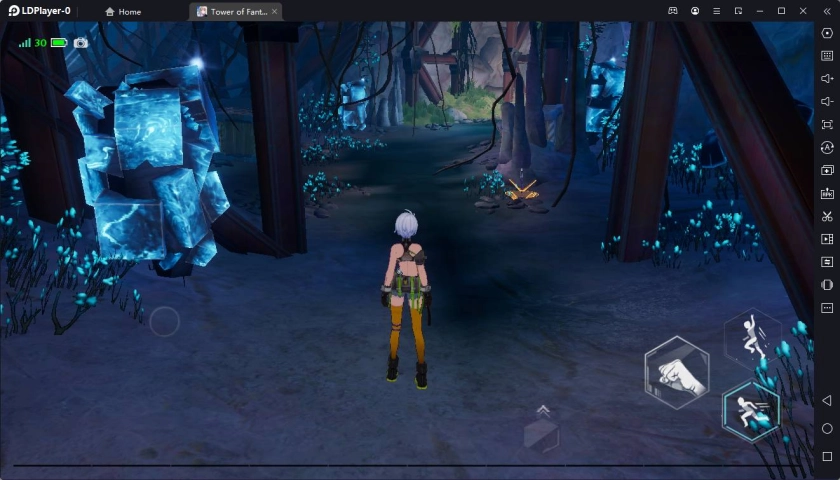Viewport: 840px width, 480px height.
Task: Take a screenshot with the camera icon
Action: tap(81, 43)
